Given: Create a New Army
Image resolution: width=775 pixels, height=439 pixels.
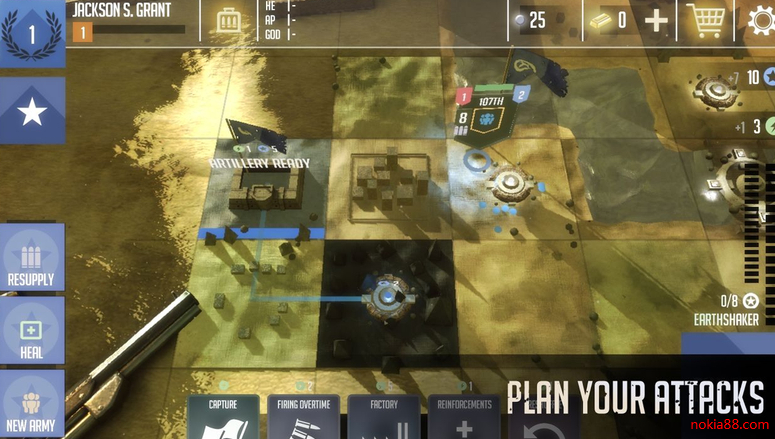Looking at the screenshot, I should tap(32, 404).
